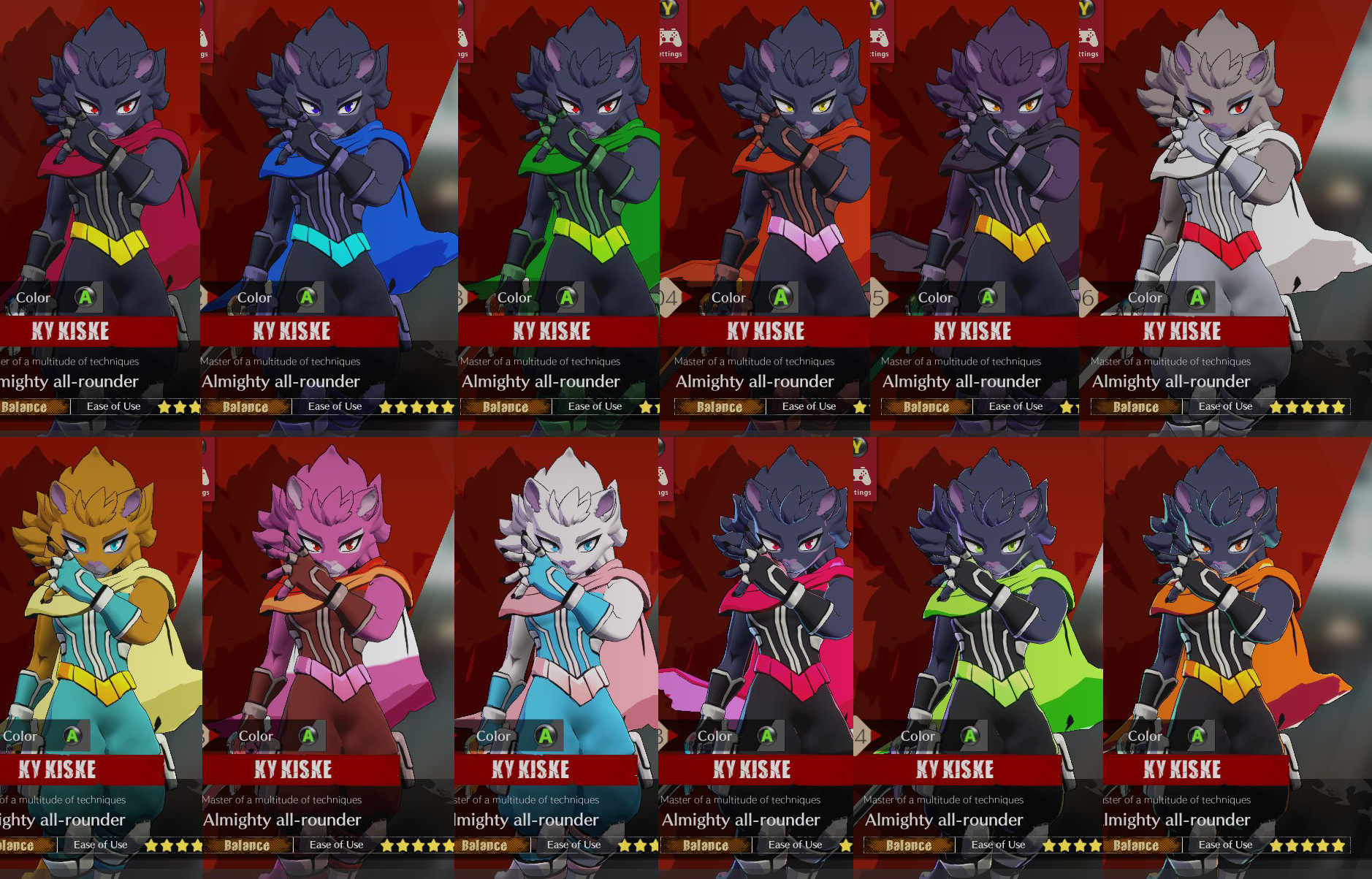Click the A button icon on the white-cape variant
The height and width of the screenshot is (879, 1372).
[1197, 297]
